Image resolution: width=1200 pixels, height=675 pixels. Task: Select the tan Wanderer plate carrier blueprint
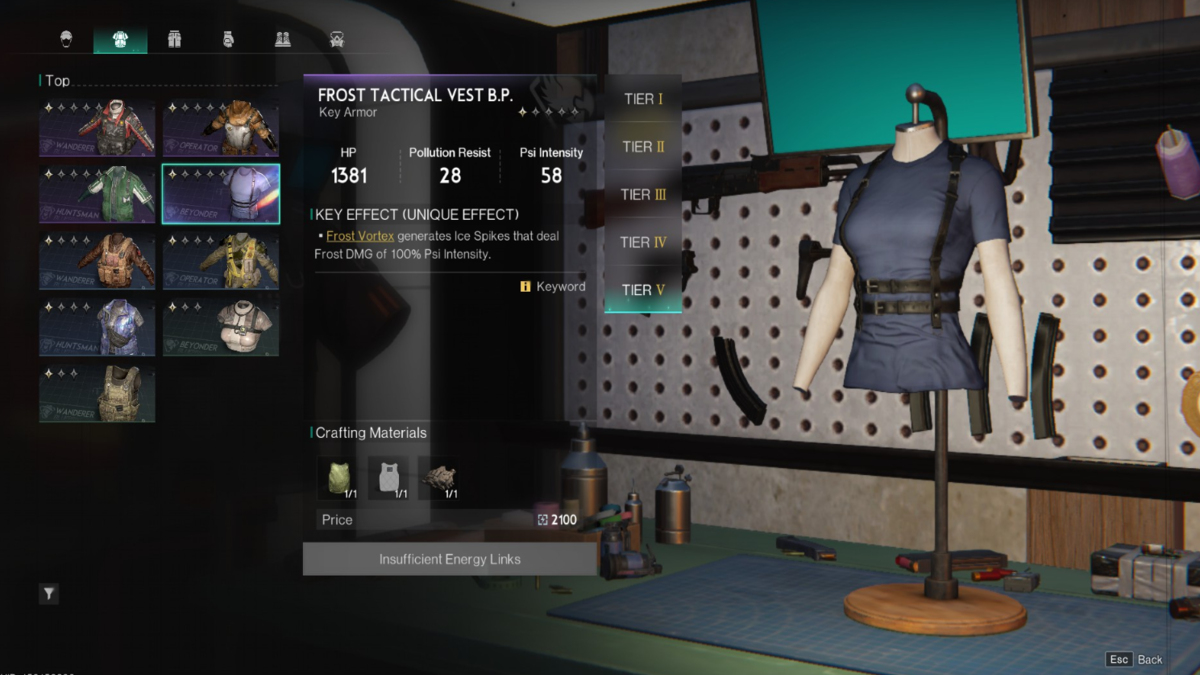[97, 393]
